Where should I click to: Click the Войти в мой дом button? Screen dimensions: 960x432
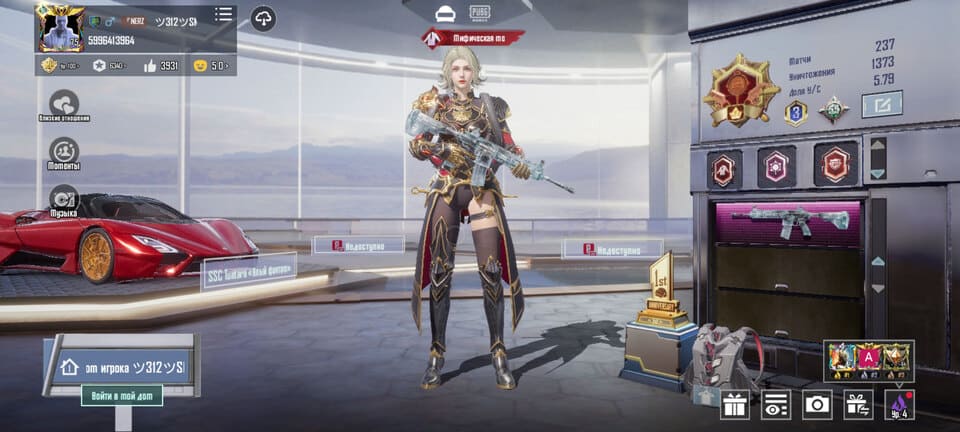pos(121,396)
